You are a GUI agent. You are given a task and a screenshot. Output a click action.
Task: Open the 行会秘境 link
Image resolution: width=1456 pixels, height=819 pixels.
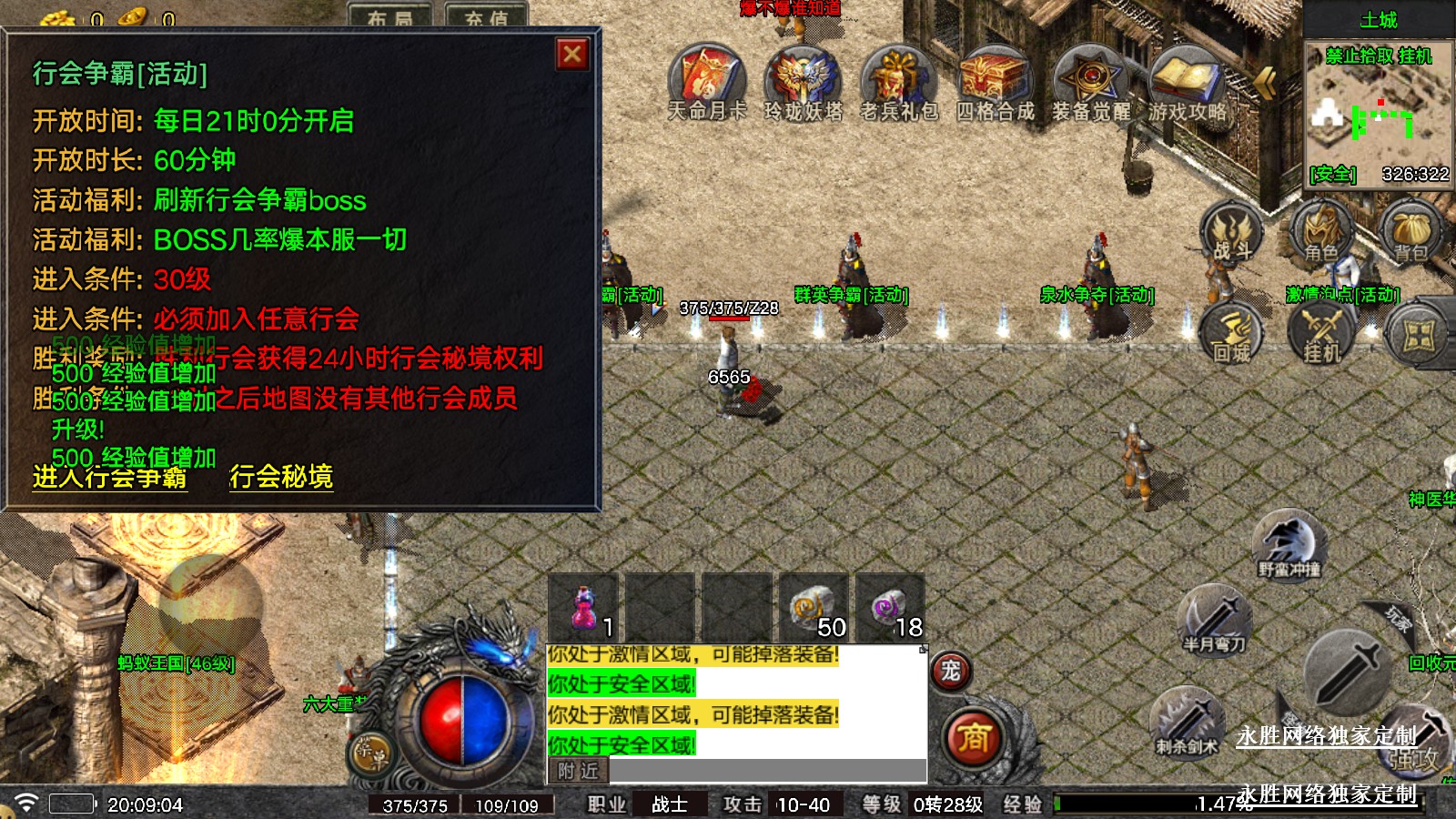pyautogui.click(x=281, y=477)
